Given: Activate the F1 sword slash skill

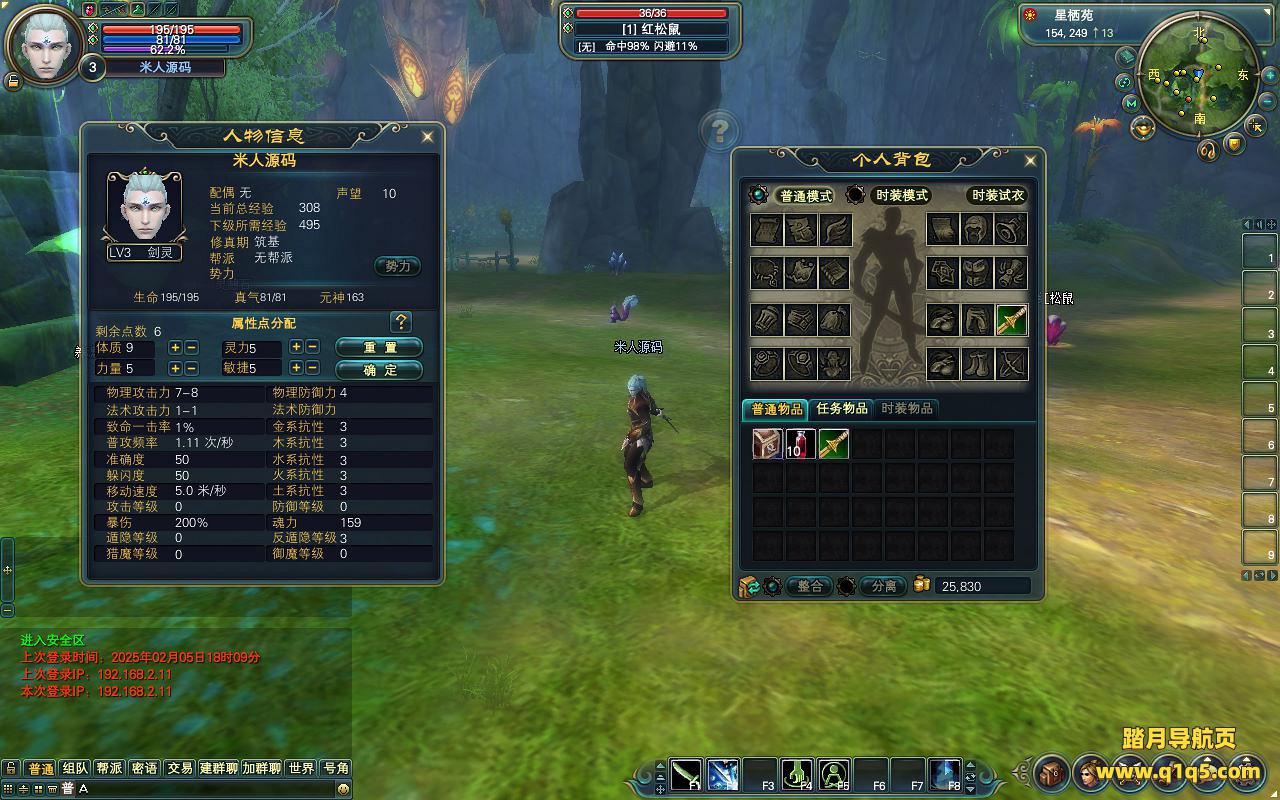Looking at the screenshot, I should click(686, 775).
